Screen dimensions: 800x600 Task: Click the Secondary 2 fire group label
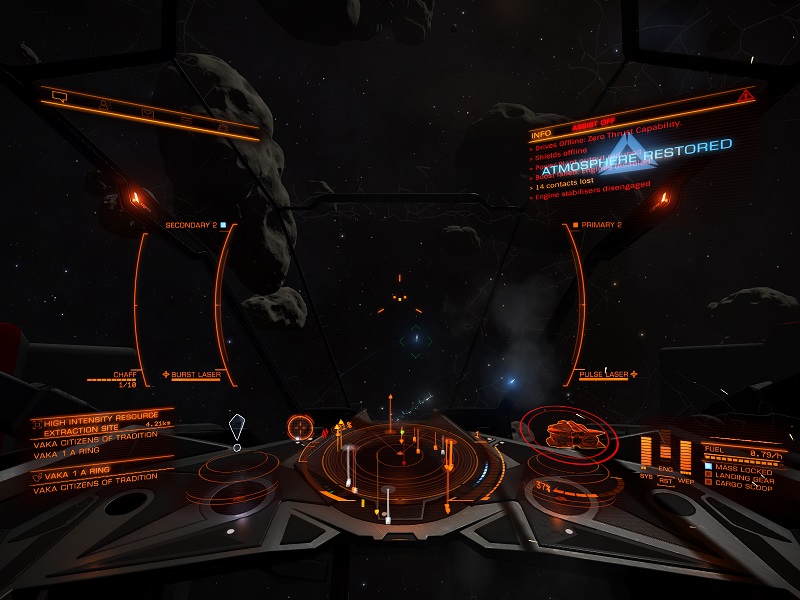click(195, 225)
